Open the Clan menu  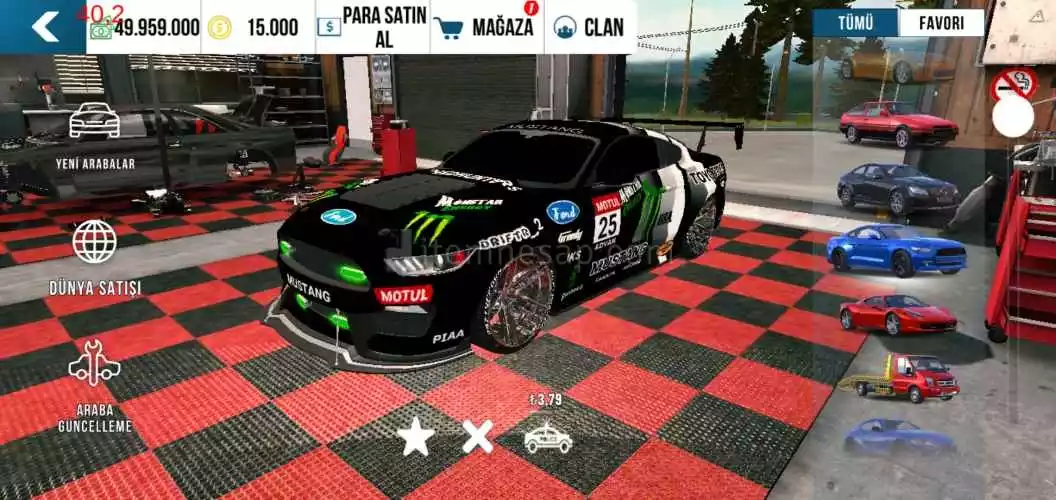tap(591, 27)
